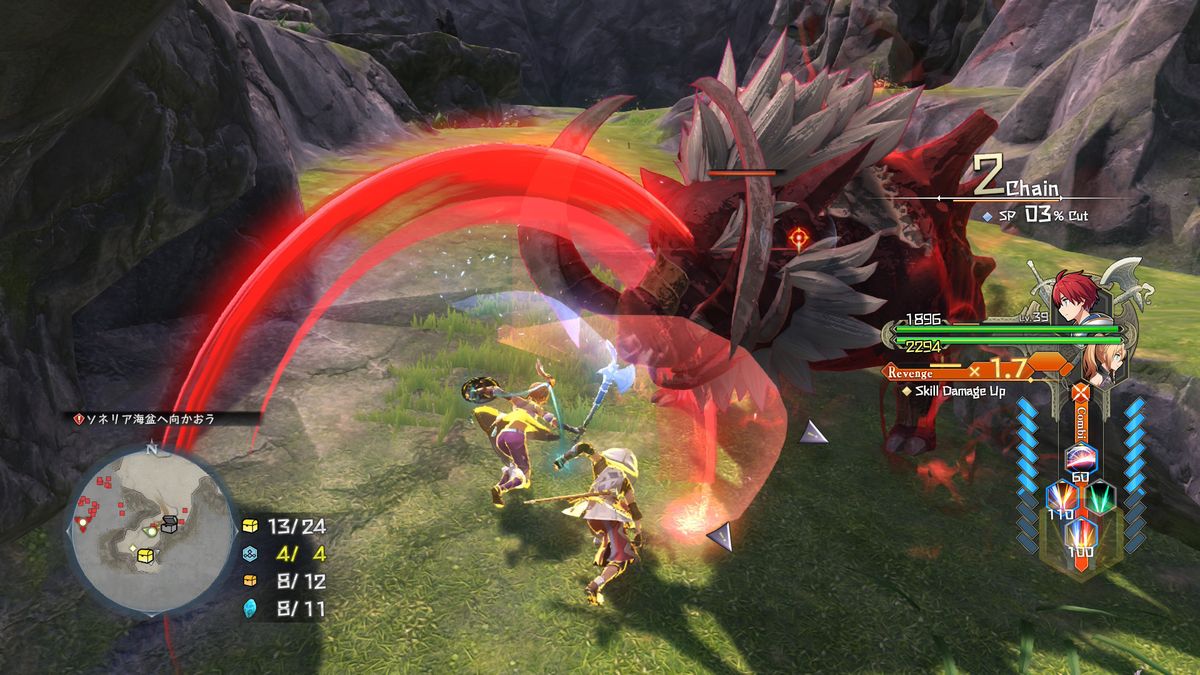This screenshot has width=1200, height=675.
Task: Click the small orange chest counter icon
Action: (x=250, y=580)
